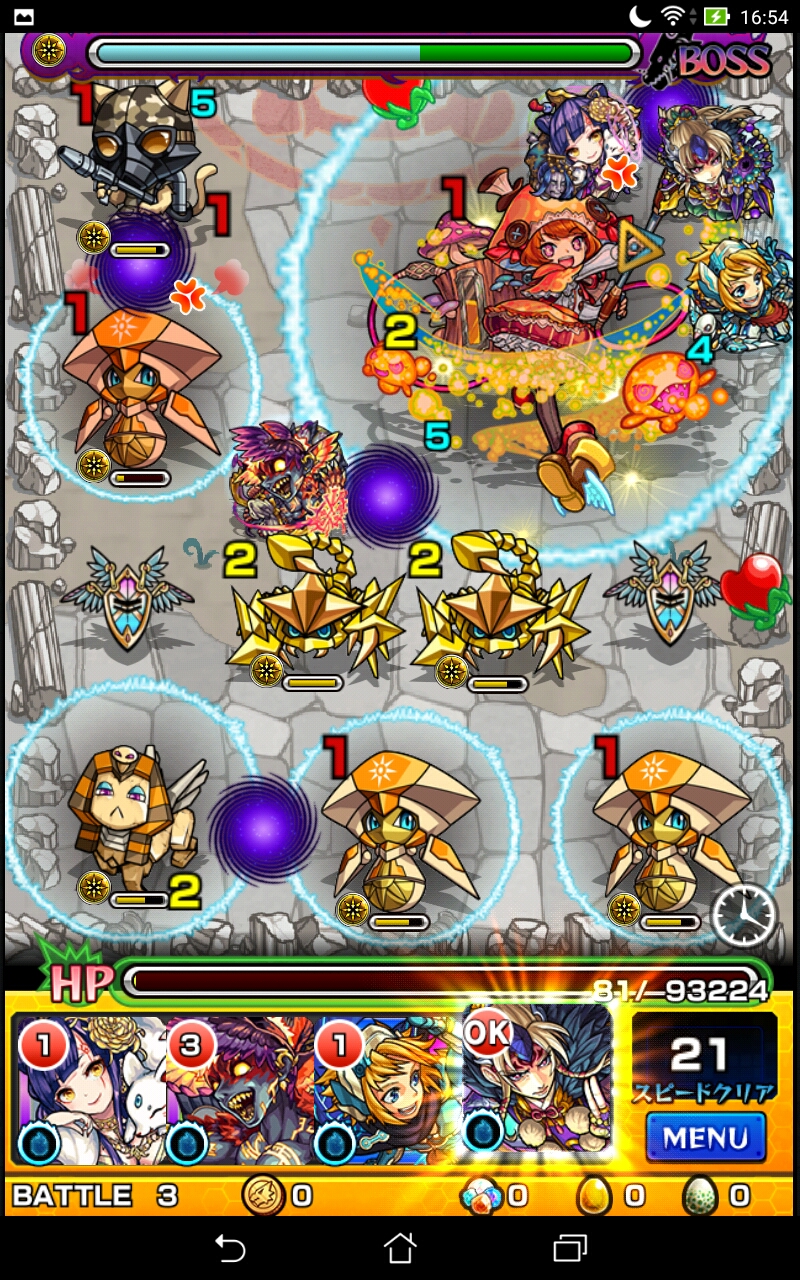
Task: Select the red demon character portrait
Action: tap(240, 1090)
